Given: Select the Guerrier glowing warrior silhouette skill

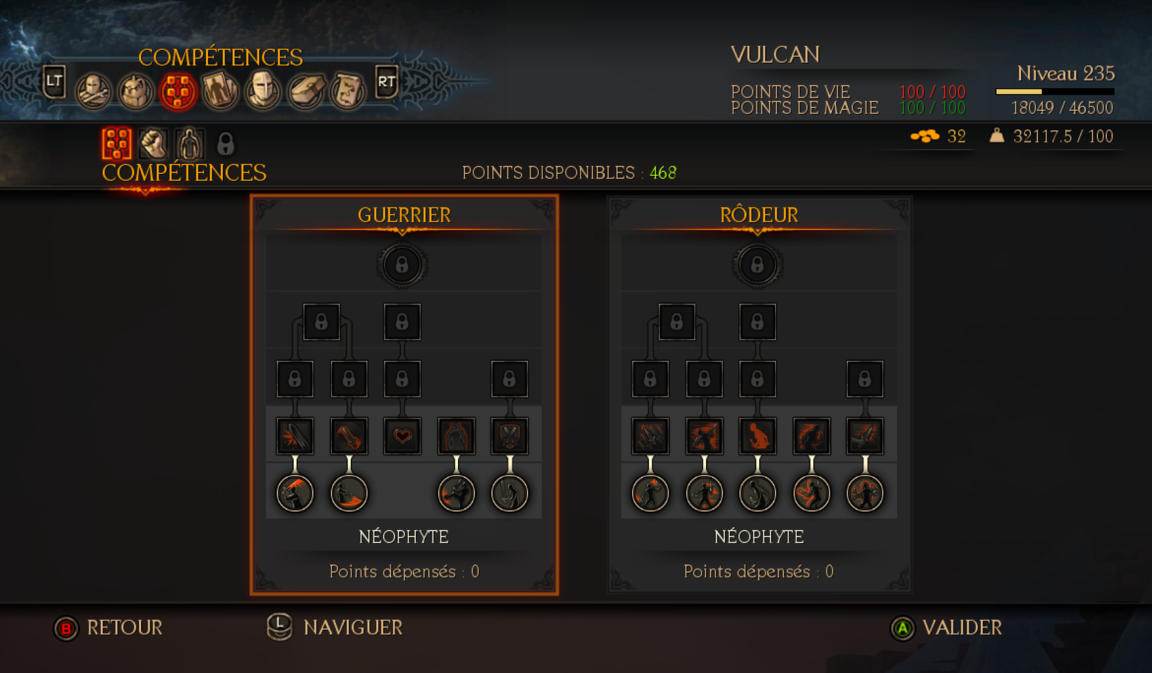Looking at the screenshot, I should point(456,436).
